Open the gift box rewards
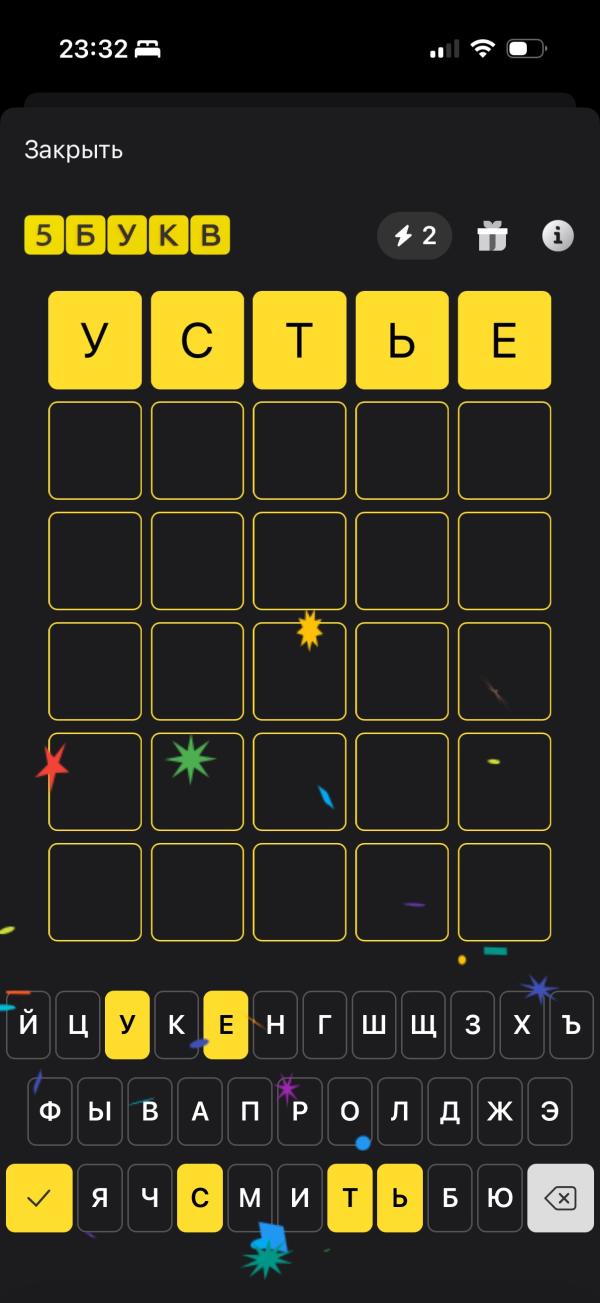This screenshot has height=1303, width=600. click(492, 236)
